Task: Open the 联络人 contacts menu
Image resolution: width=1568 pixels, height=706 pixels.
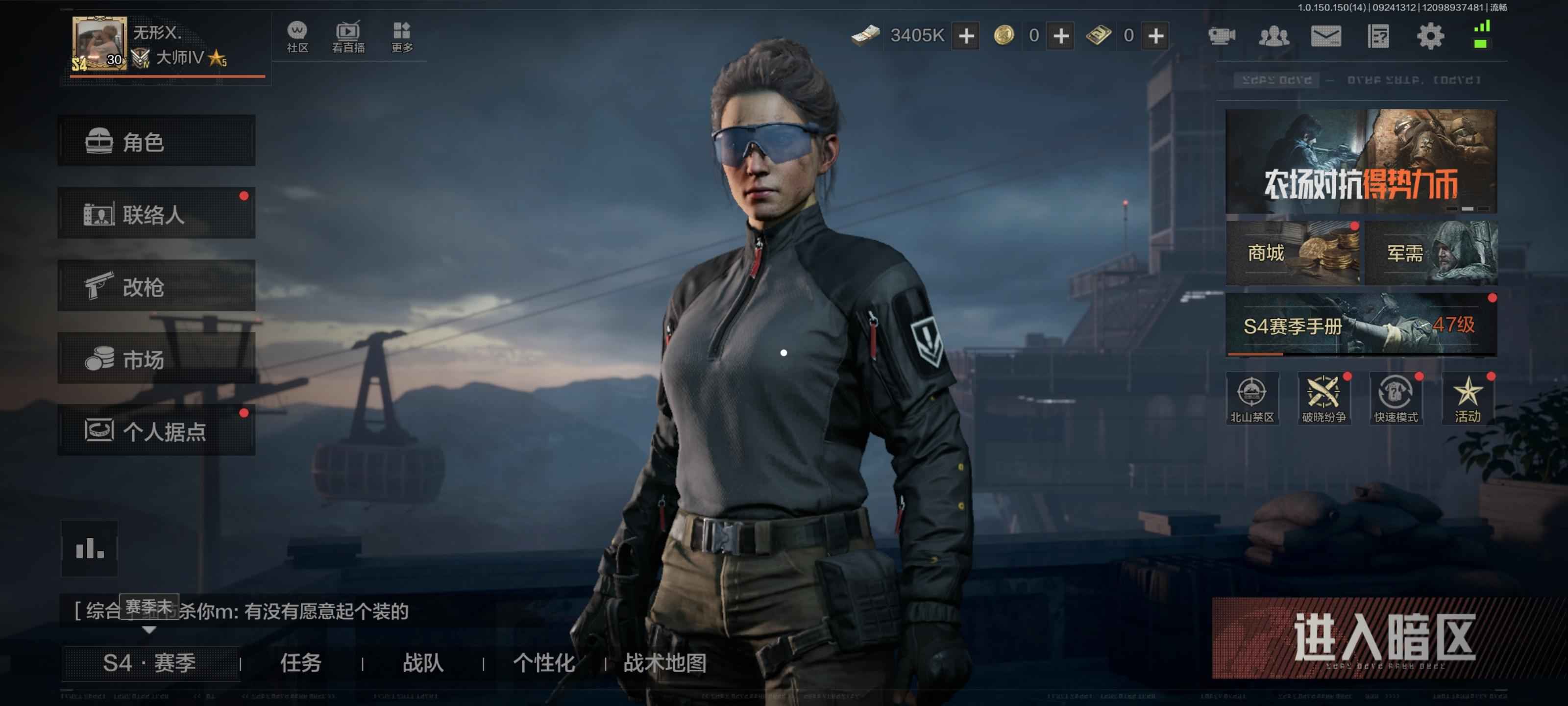Action: coord(156,214)
